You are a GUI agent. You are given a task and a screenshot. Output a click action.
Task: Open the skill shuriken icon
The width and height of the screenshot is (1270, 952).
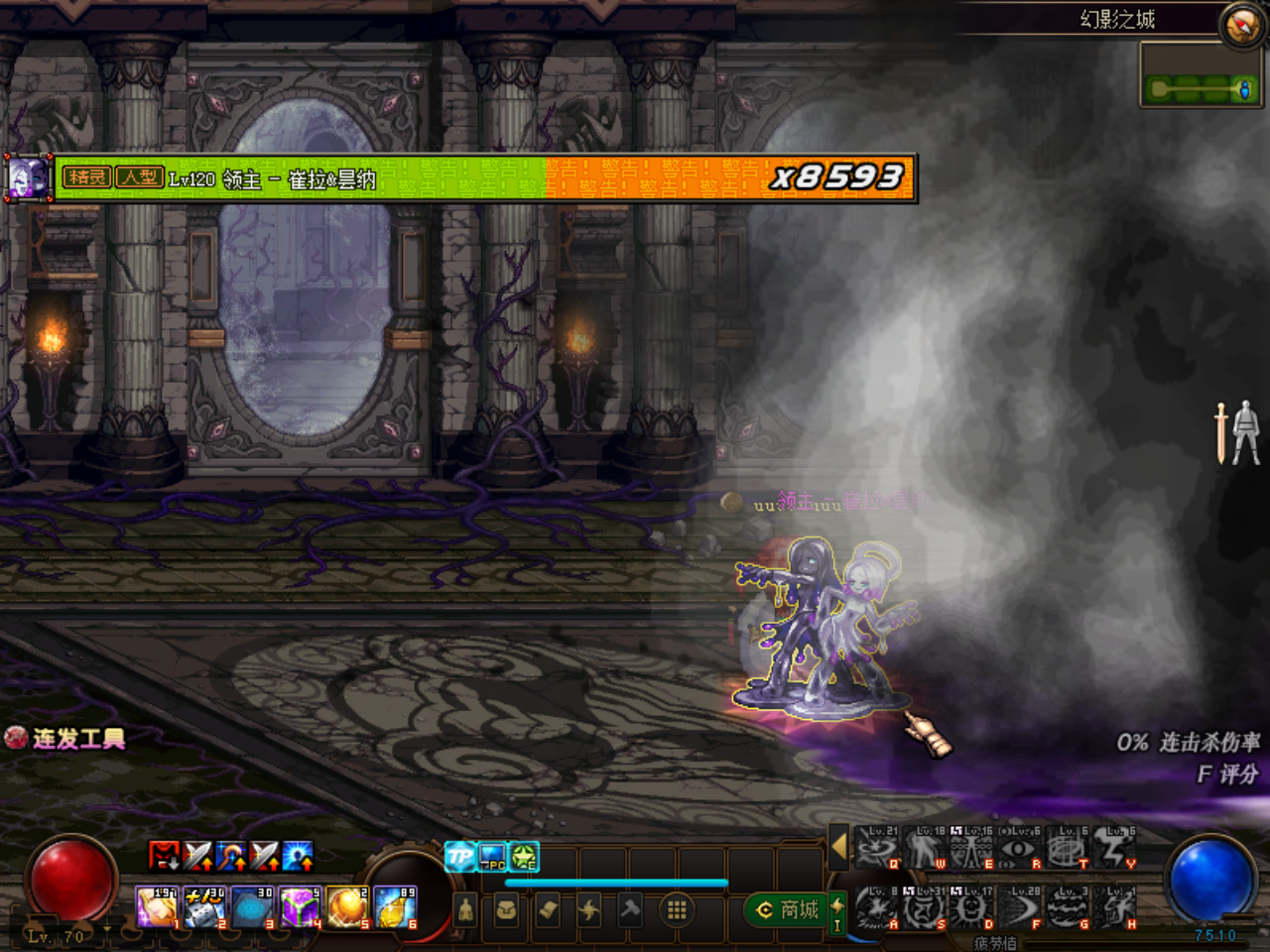587,909
